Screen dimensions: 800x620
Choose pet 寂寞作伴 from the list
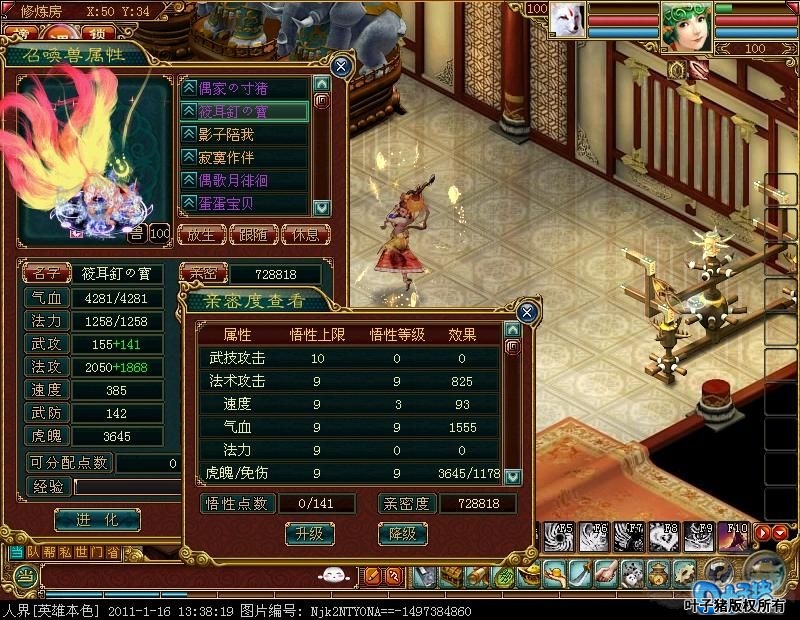(245, 157)
